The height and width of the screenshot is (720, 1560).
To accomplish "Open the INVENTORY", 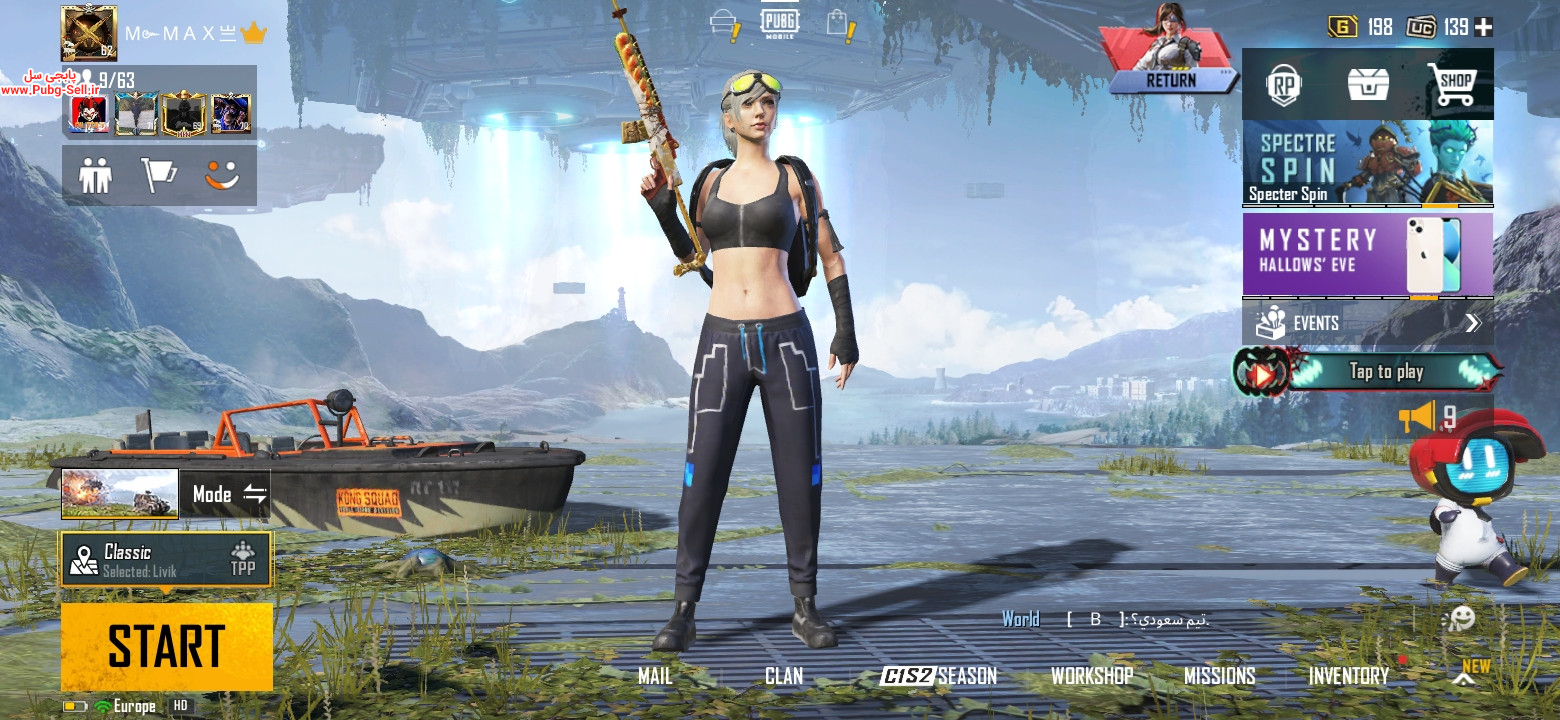I will pos(1348,676).
